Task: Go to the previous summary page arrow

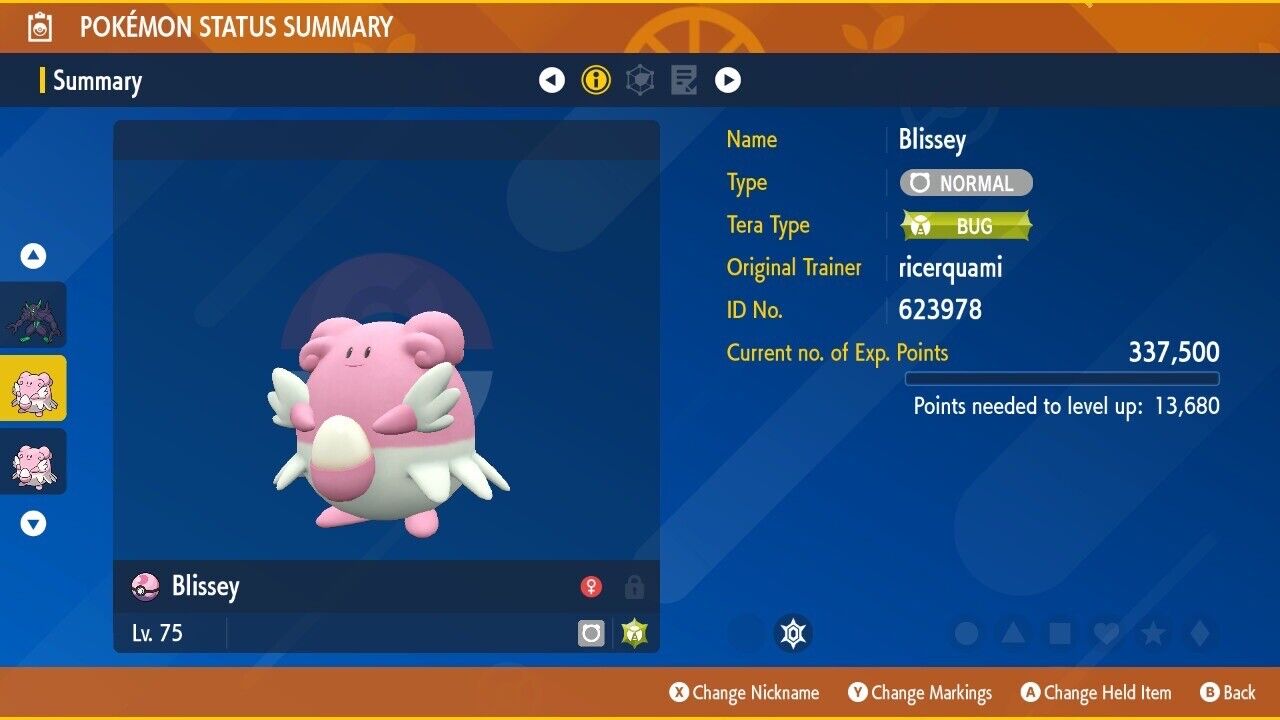Action: (552, 80)
